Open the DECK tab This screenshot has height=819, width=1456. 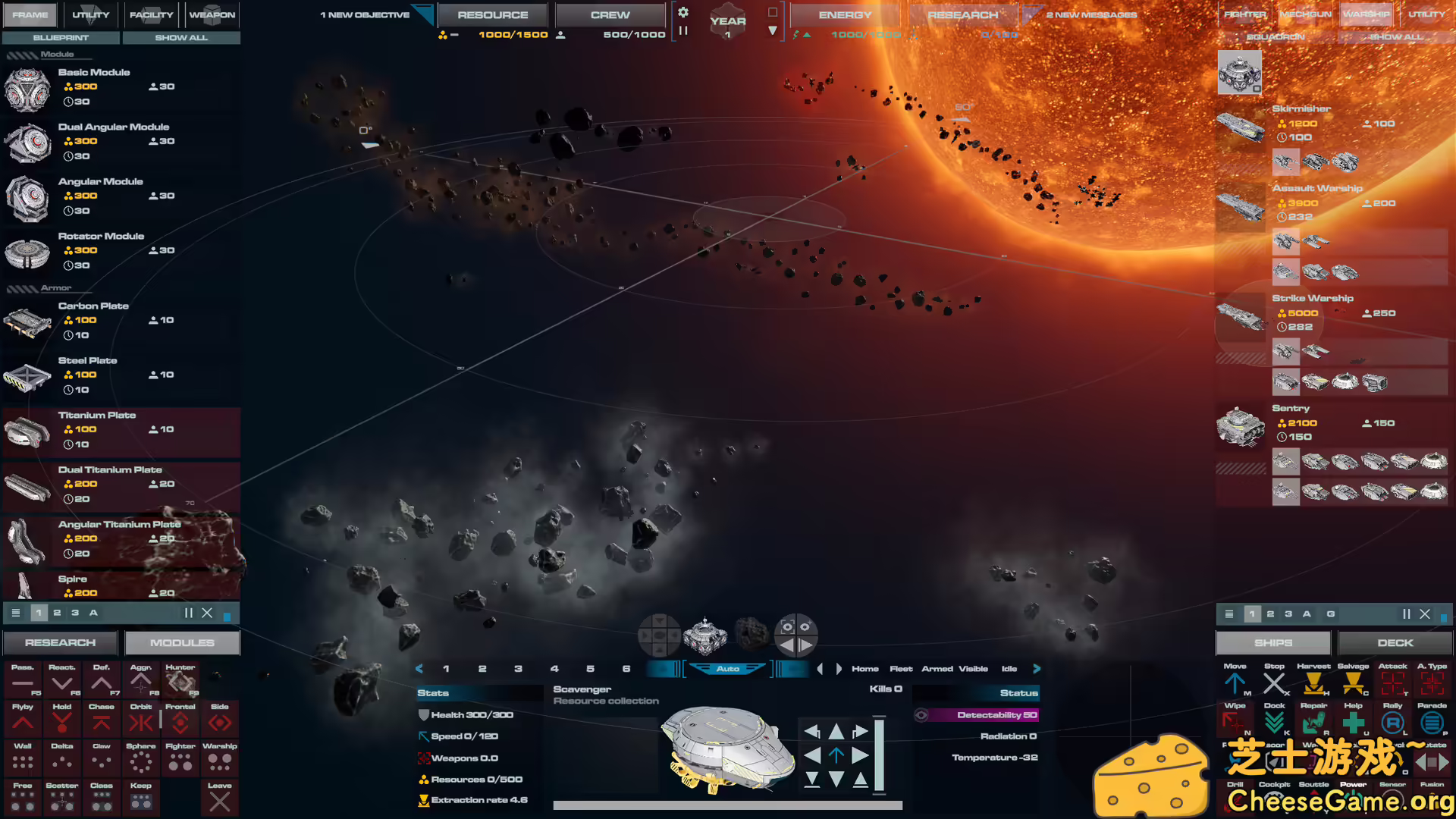click(x=1395, y=642)
